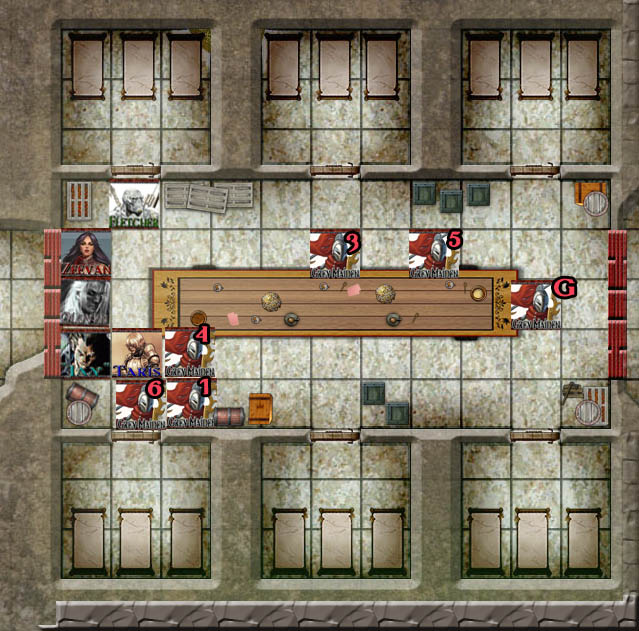The image size is (639, 631).
Task: Select the Fletcher character token
Action: [135, 205]
